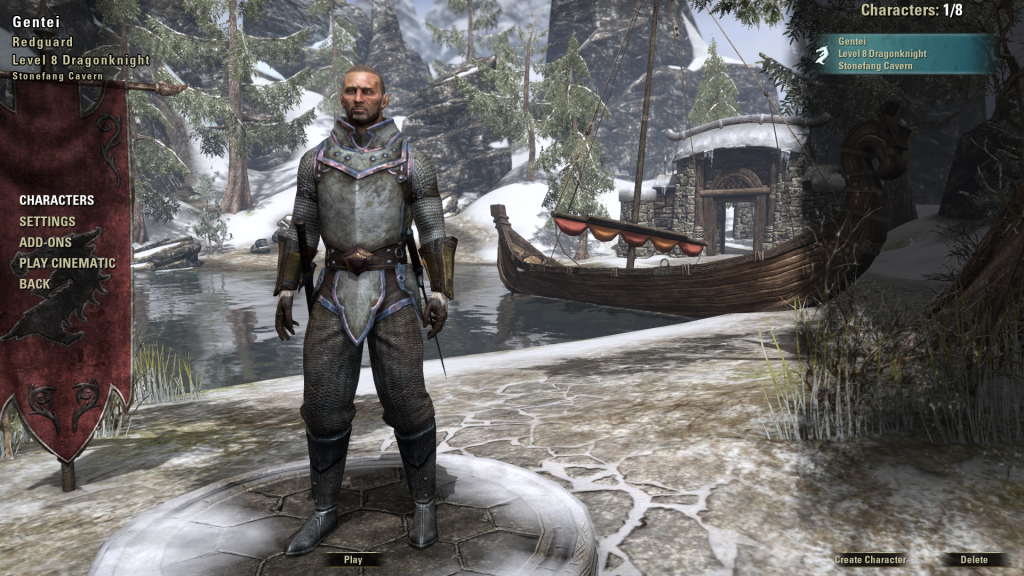
Task: Delete the selected character
Action: (x=973, y=560)
